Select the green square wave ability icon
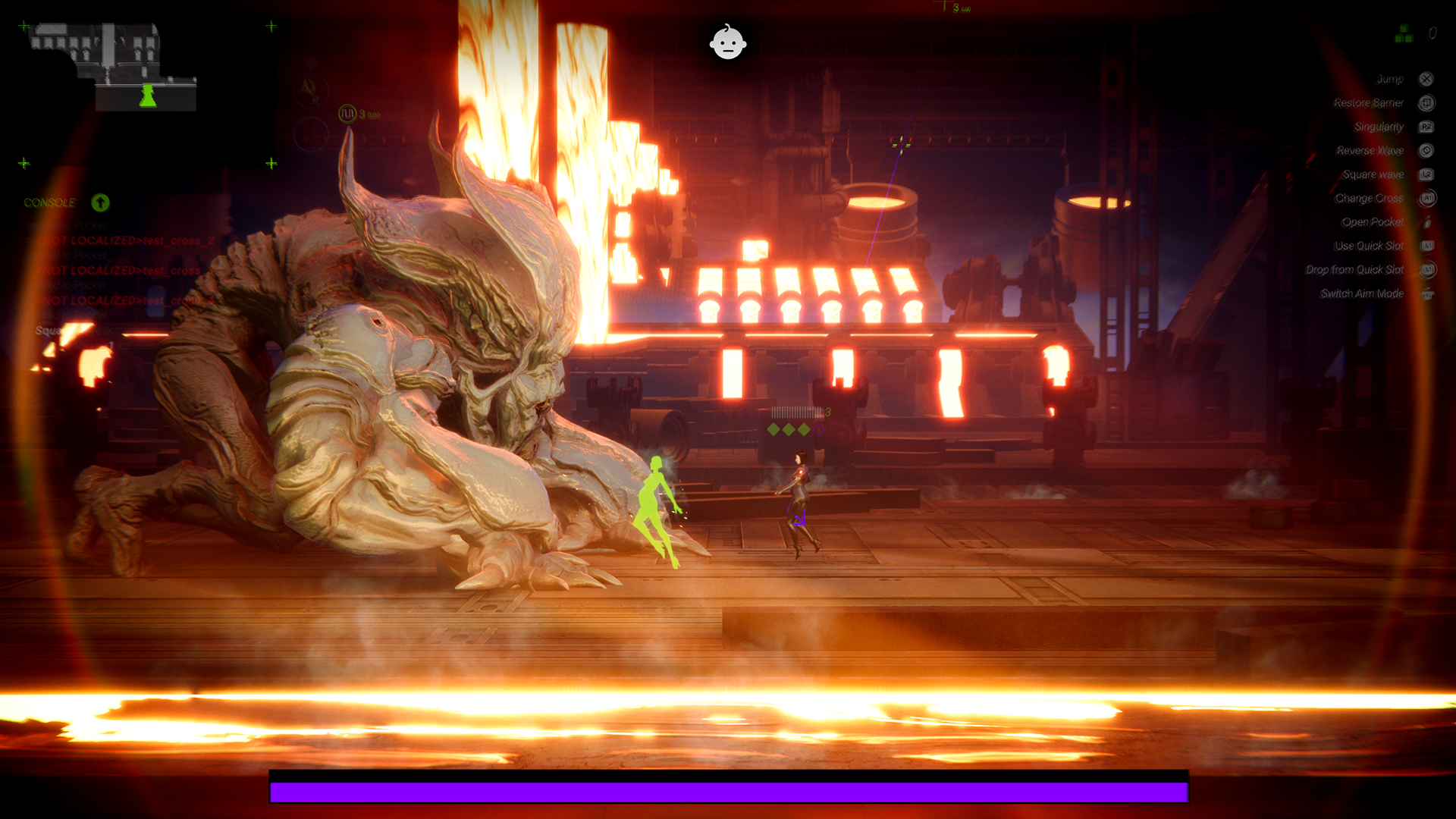Image resolution: width=1456 pixels, height=819 pixels. 347,114
